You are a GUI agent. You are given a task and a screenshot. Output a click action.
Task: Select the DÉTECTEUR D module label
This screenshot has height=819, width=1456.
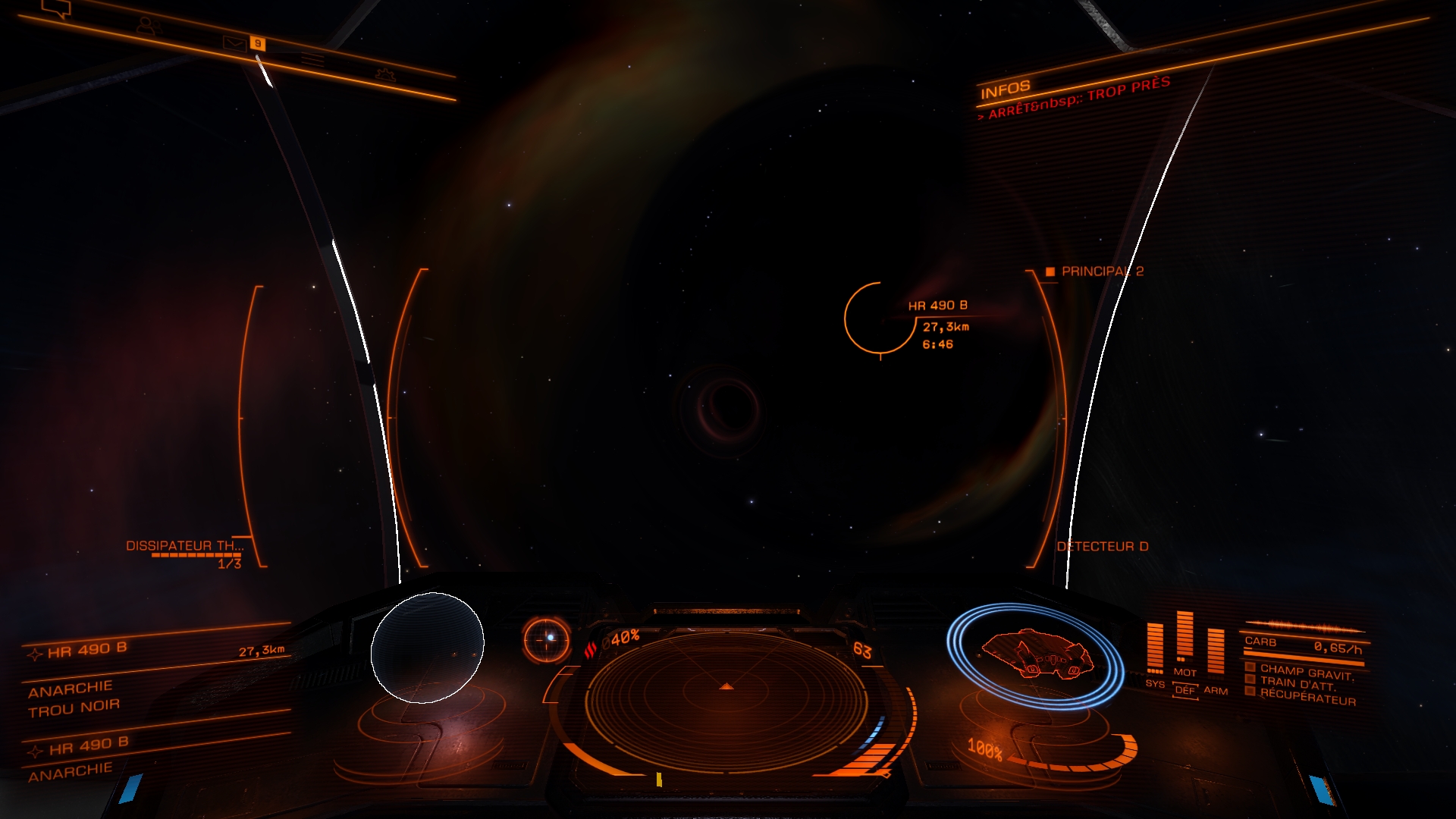point(1103,547)
